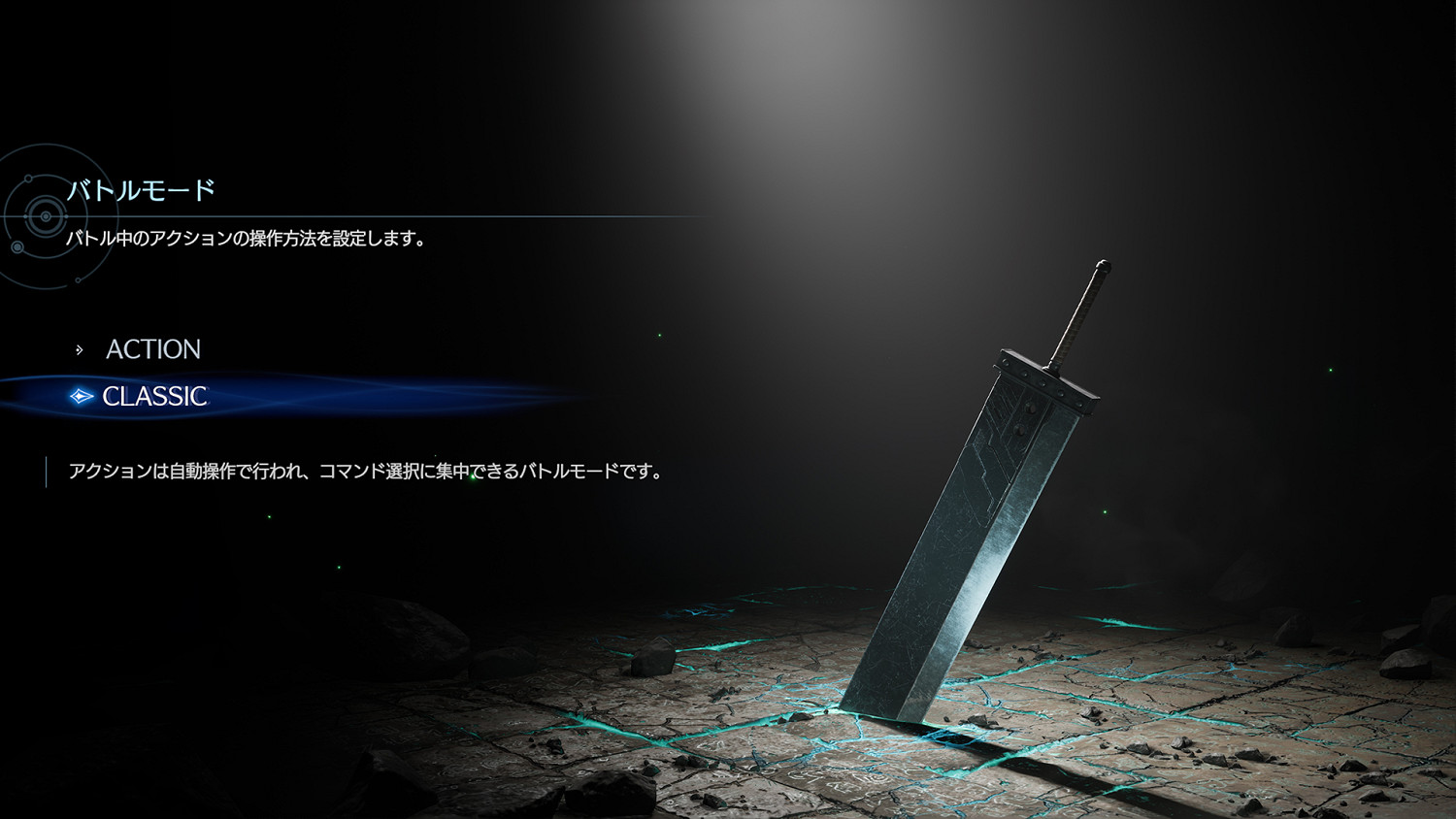Screen dimensions: 1456x819
Task: Select the ACTION battle mode option
Action: [153, 348]
